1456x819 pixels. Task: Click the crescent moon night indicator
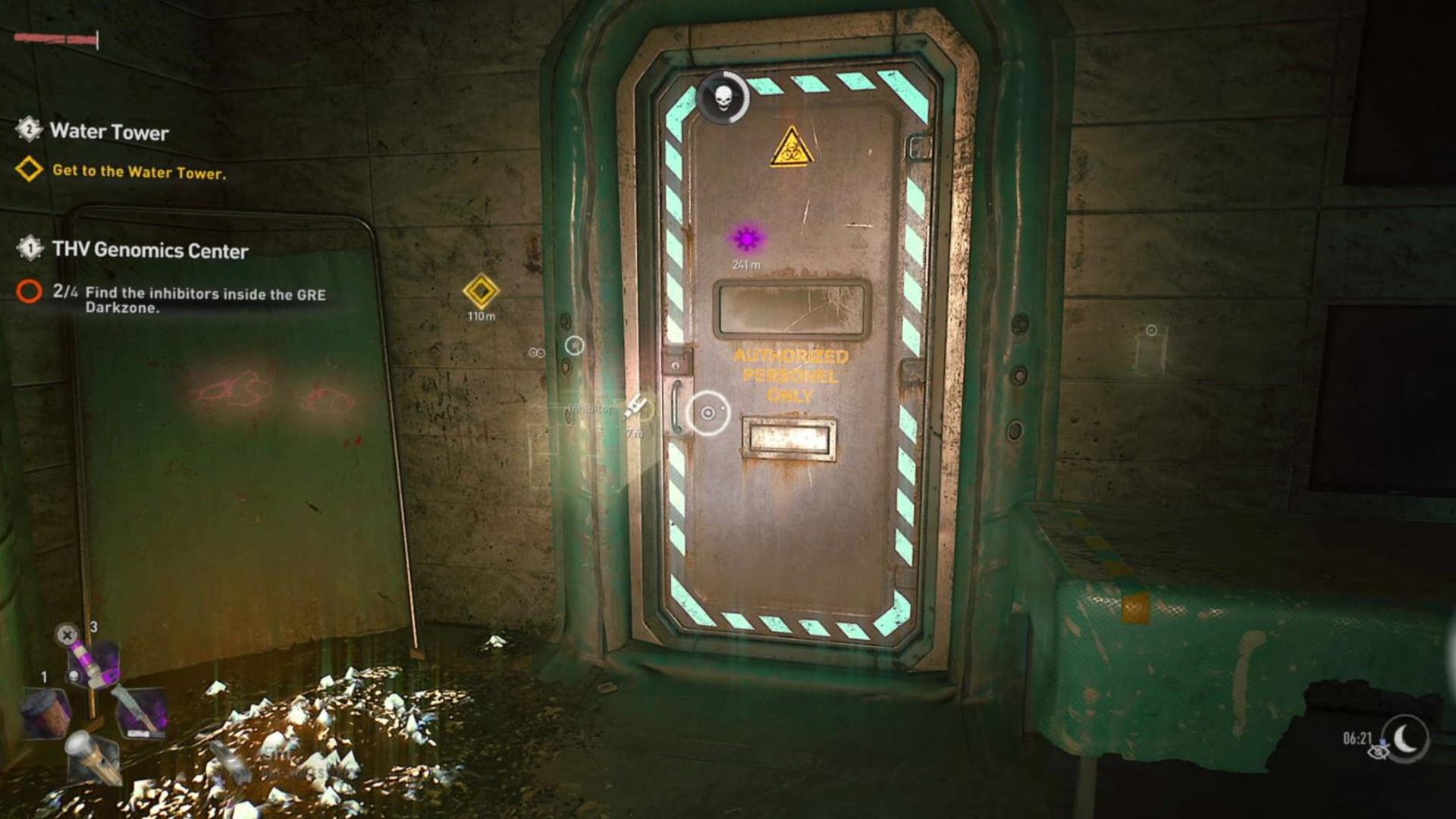(x=1406, y=737)
